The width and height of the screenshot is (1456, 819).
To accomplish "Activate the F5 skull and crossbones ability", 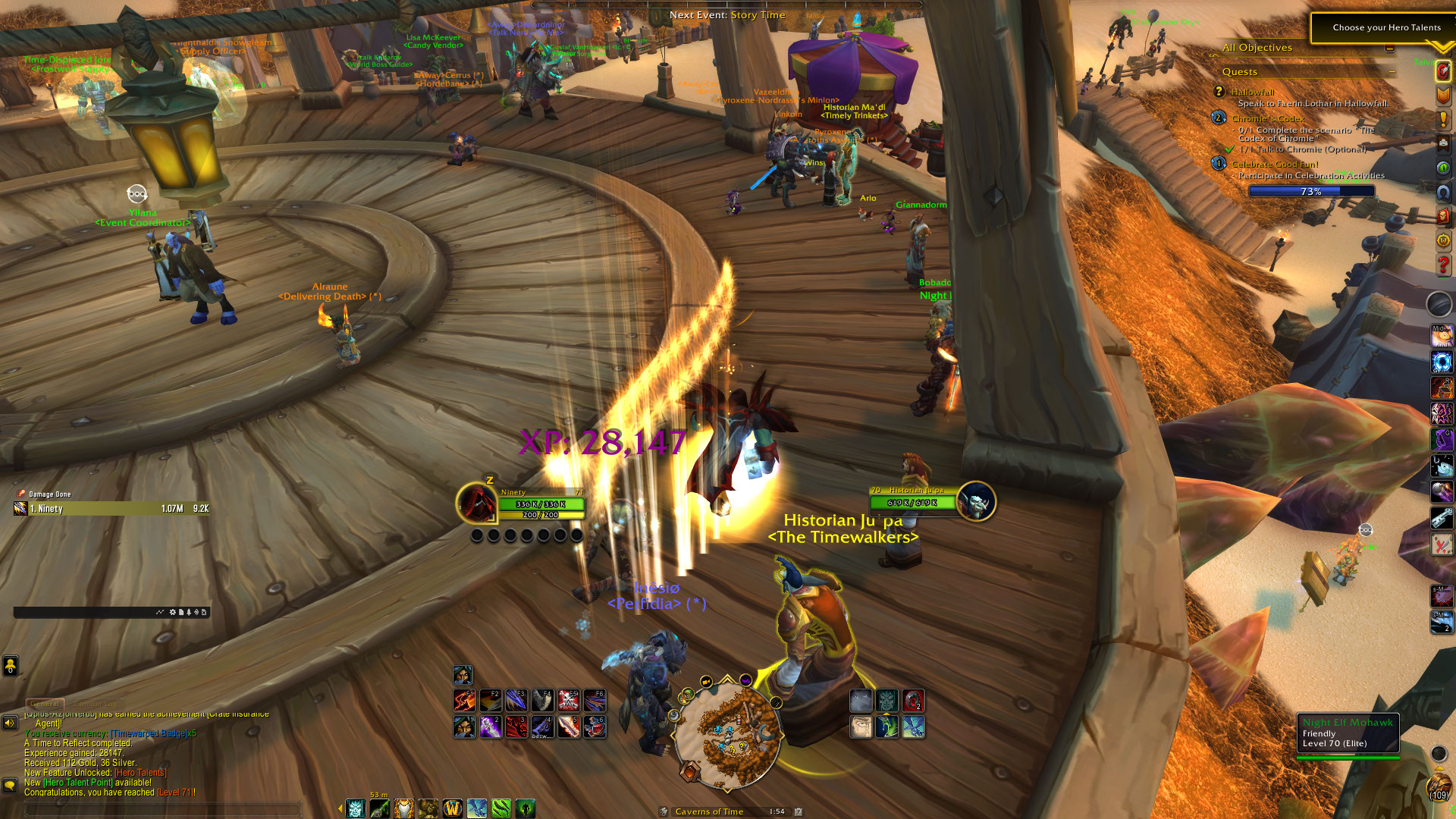I will [569, 700].
